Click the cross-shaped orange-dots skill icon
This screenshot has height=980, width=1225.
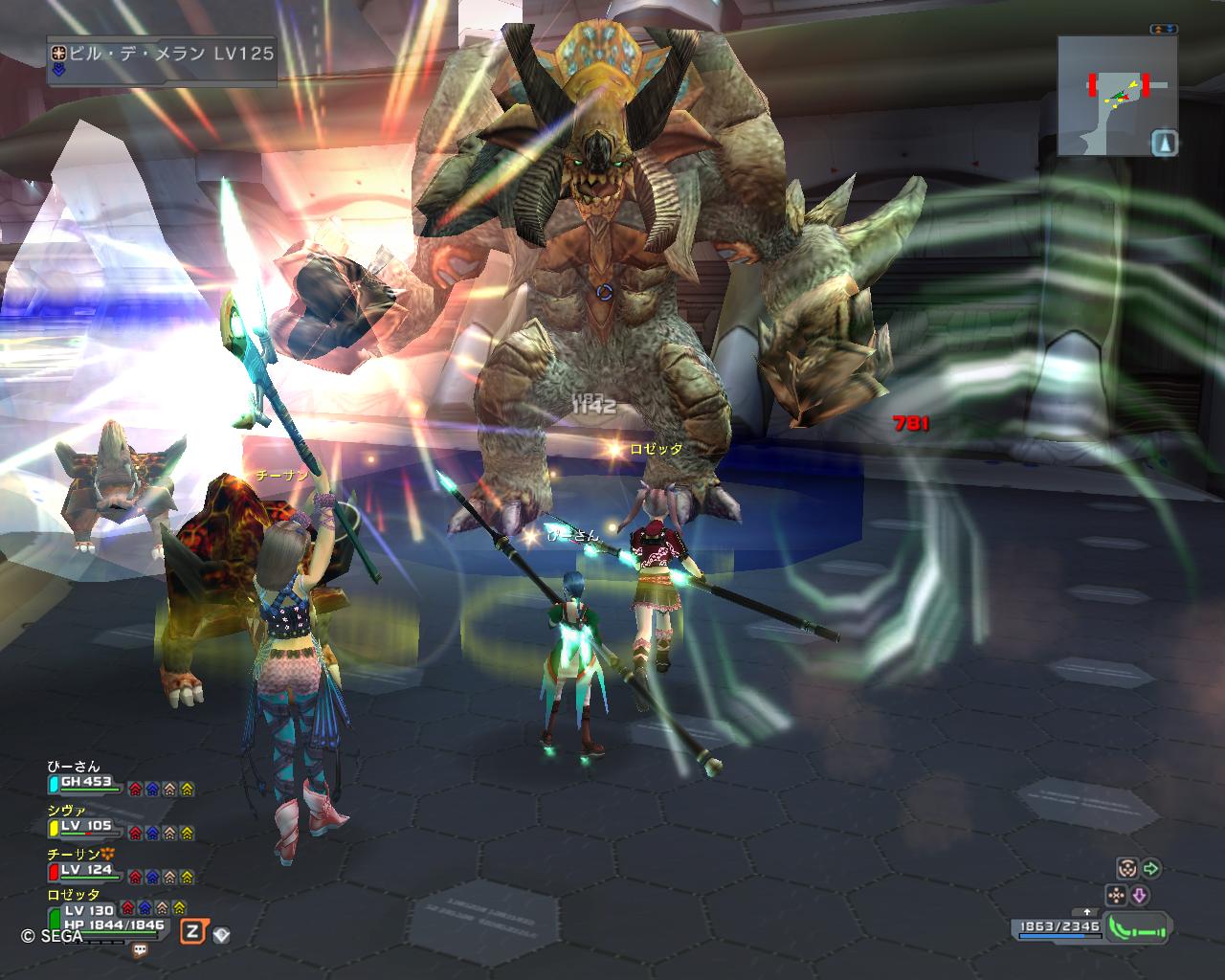[1115, 896]
